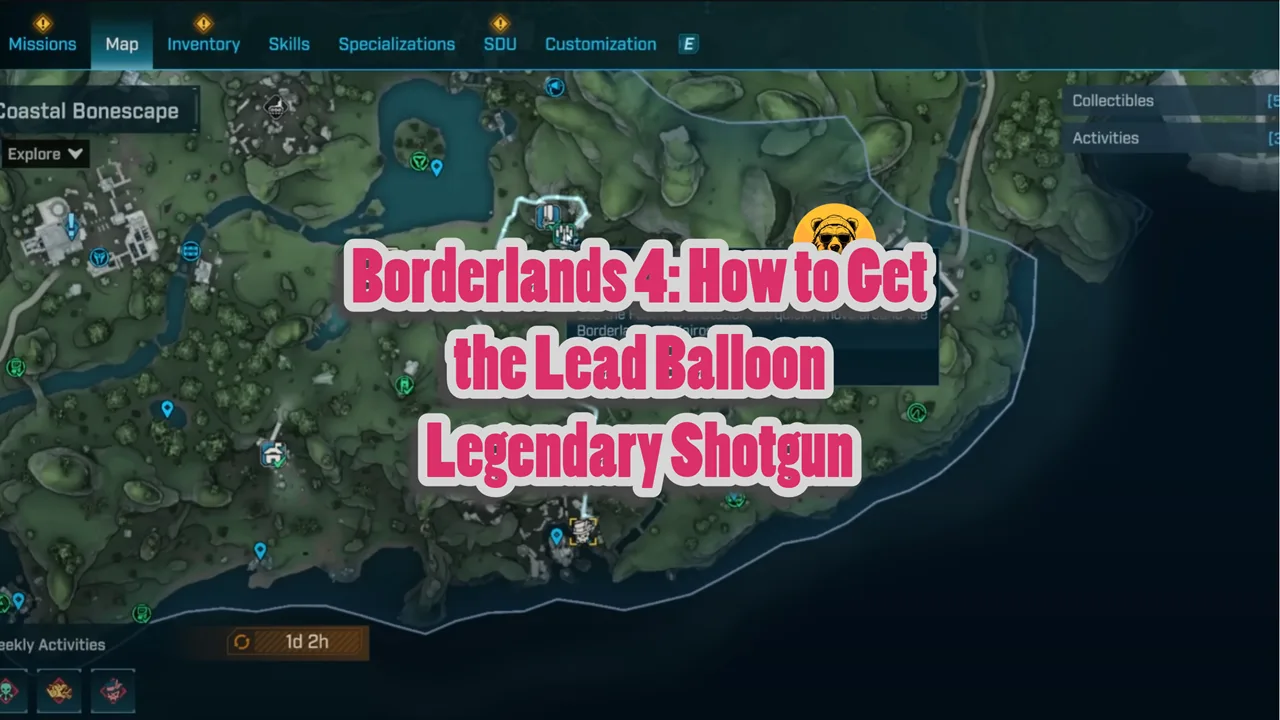This screenshot has height=720, width=1280.
Task: Switch to the Inventory tab
Action: pos(203,44)
